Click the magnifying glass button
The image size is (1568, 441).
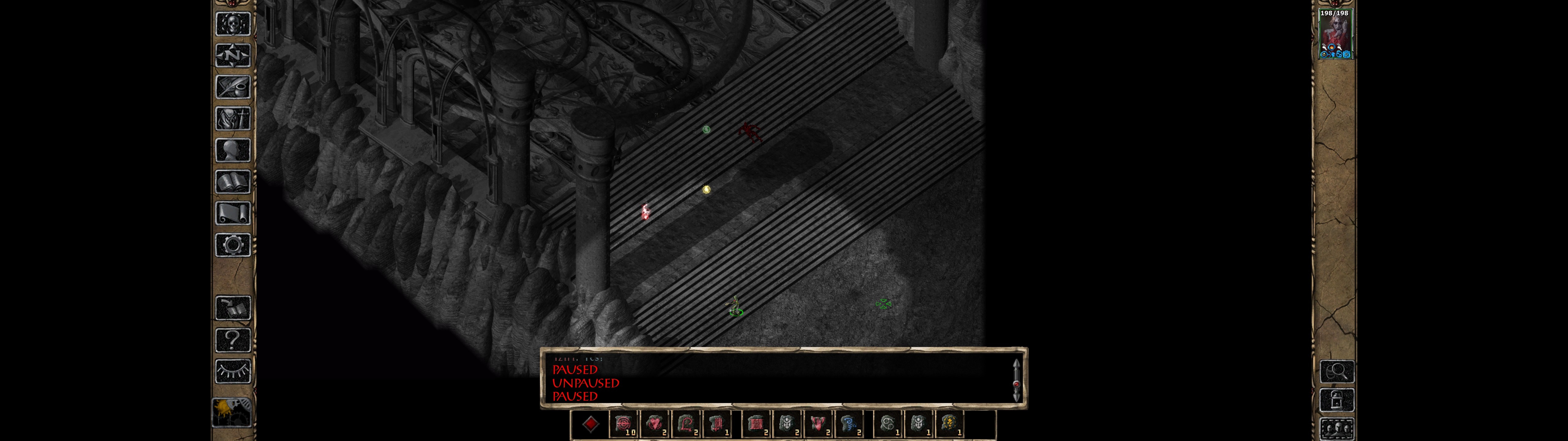tap(1336, 371)
